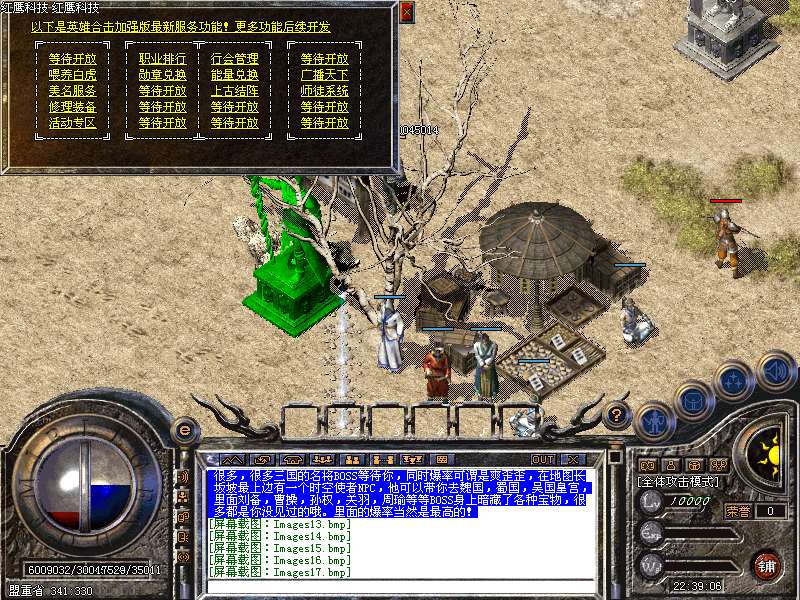
Task: Close the server functions panel
Action: point(406,12)
